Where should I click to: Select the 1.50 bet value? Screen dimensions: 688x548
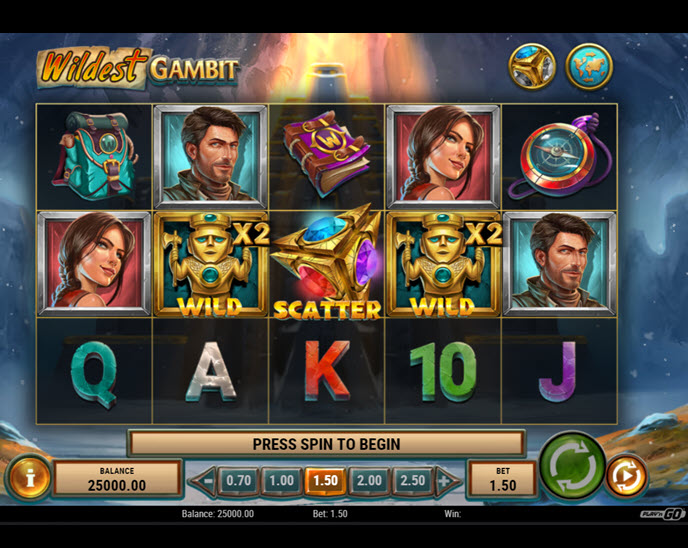[325, 480]
